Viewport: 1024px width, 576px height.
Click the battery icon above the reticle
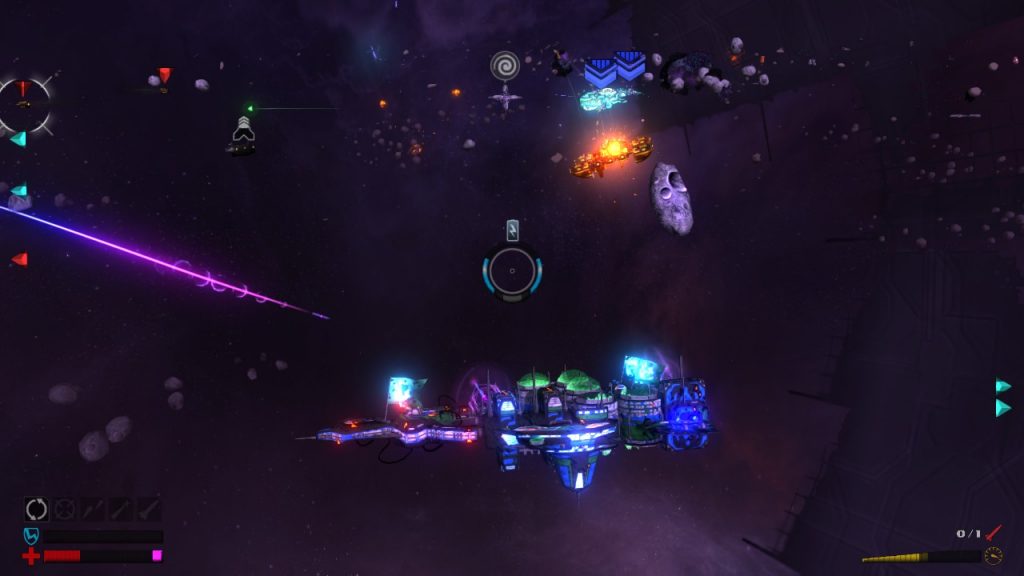click(x=512, y=231)
